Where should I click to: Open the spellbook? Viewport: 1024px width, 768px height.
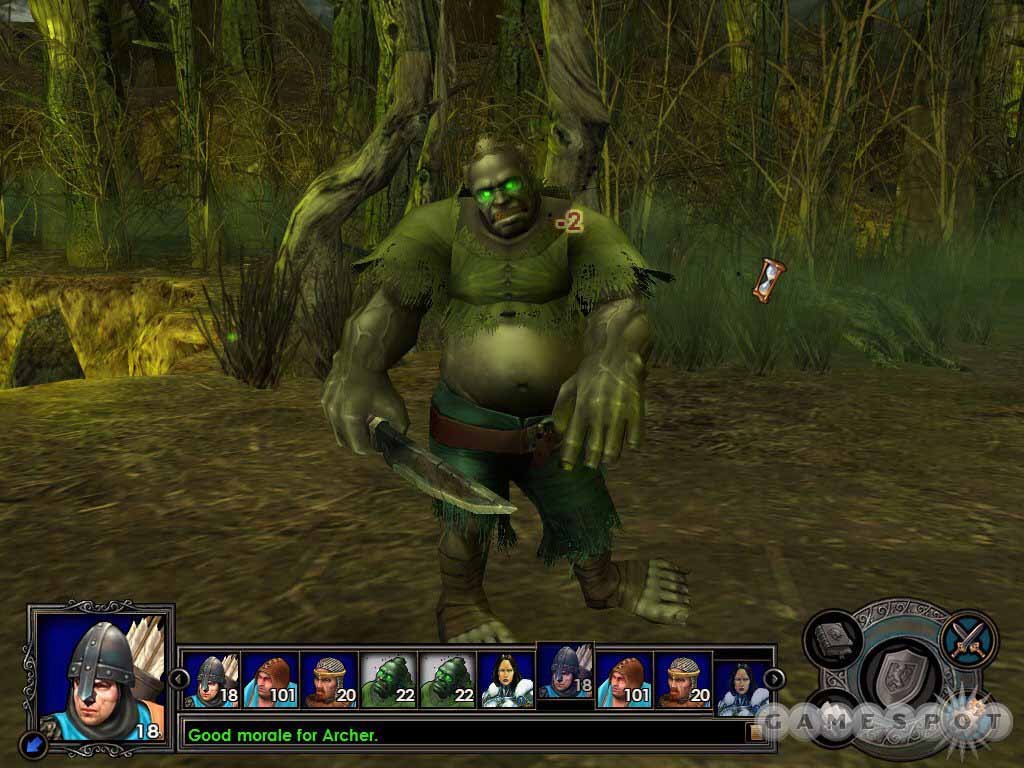pos(832,639)
